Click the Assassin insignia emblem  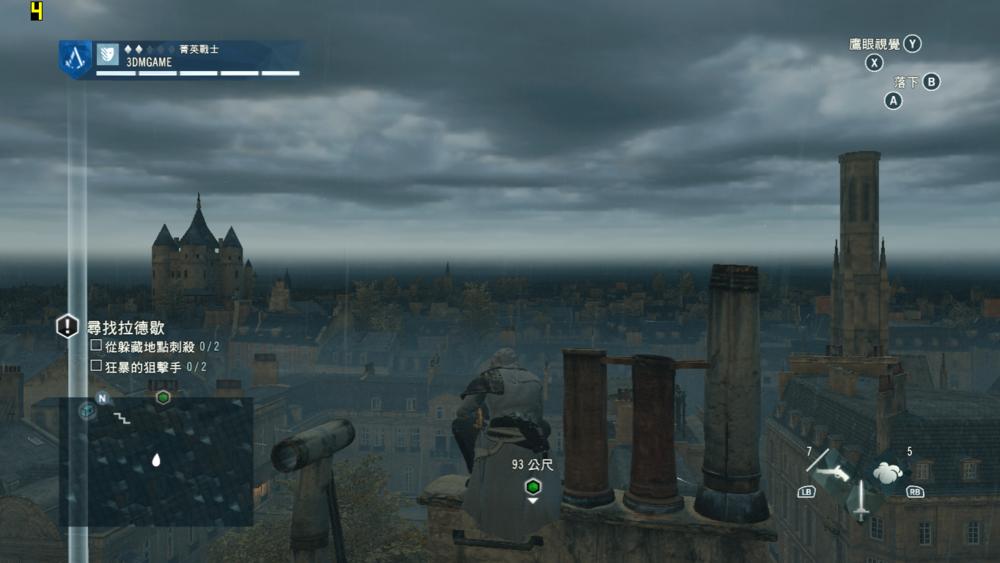75,59
